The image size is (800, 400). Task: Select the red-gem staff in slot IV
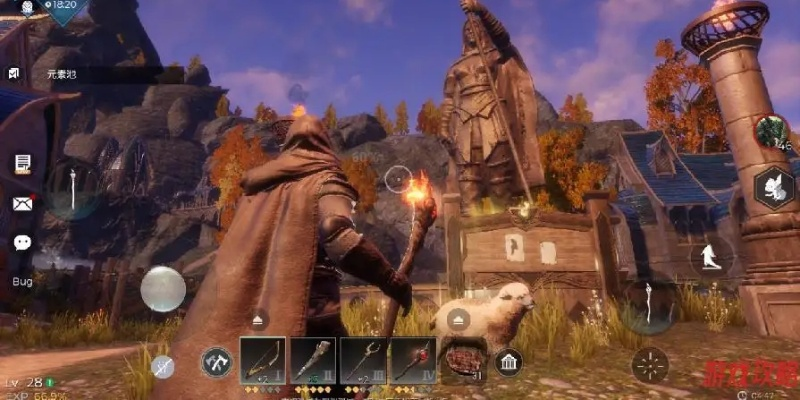[x=412, y=359]
